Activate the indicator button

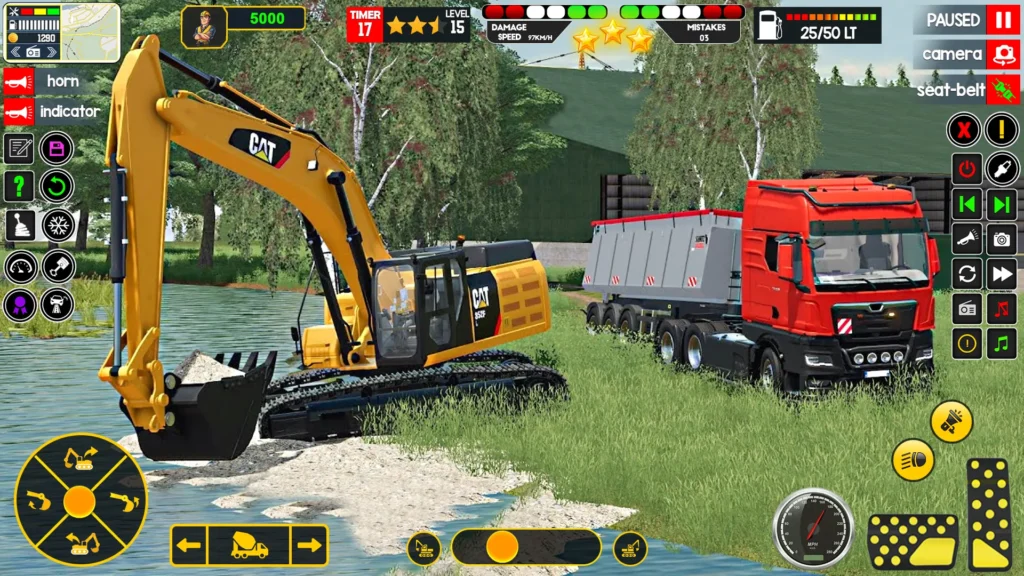coord(17,111)
